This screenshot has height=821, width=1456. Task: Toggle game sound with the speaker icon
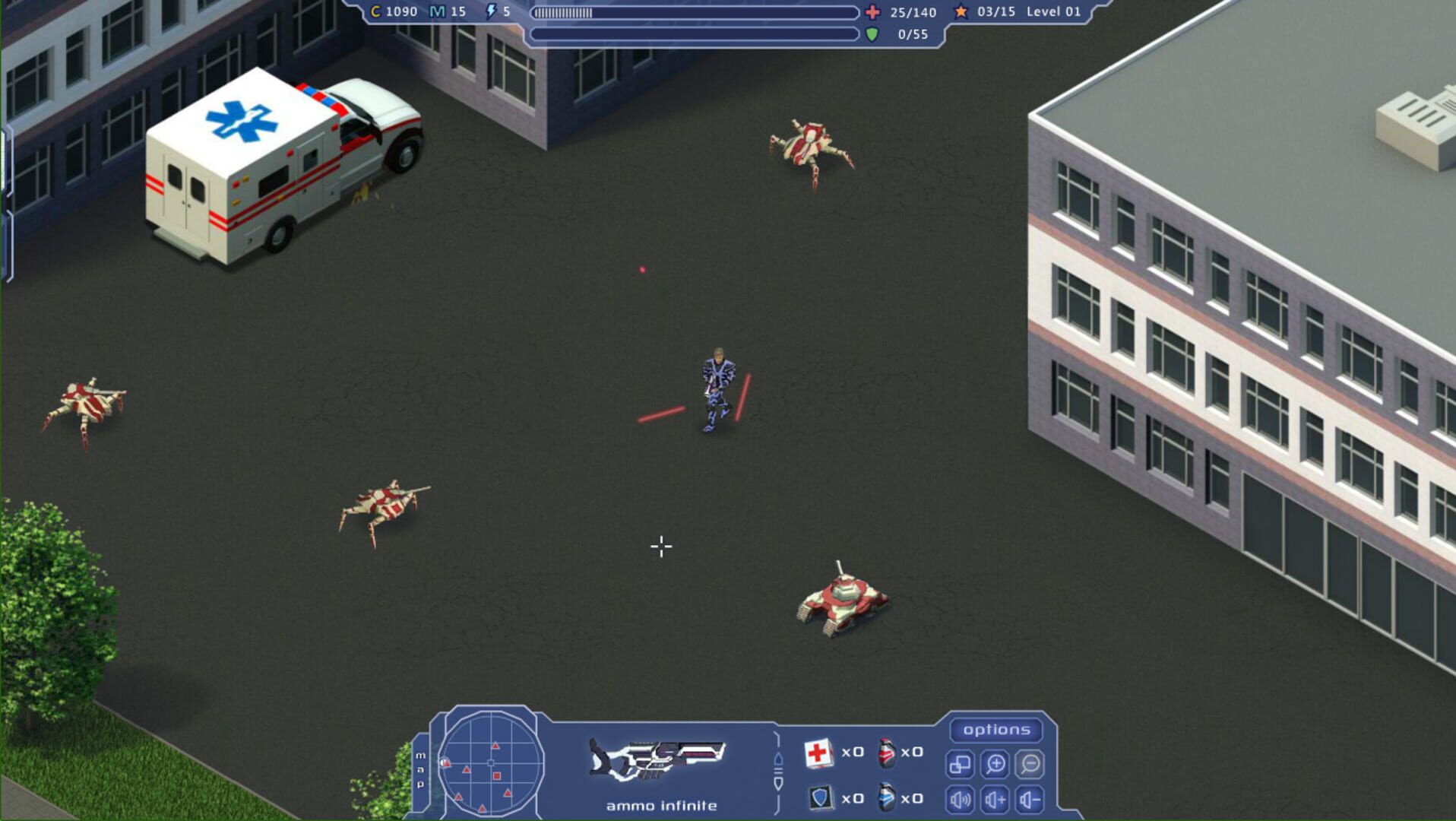click(961, 801)
